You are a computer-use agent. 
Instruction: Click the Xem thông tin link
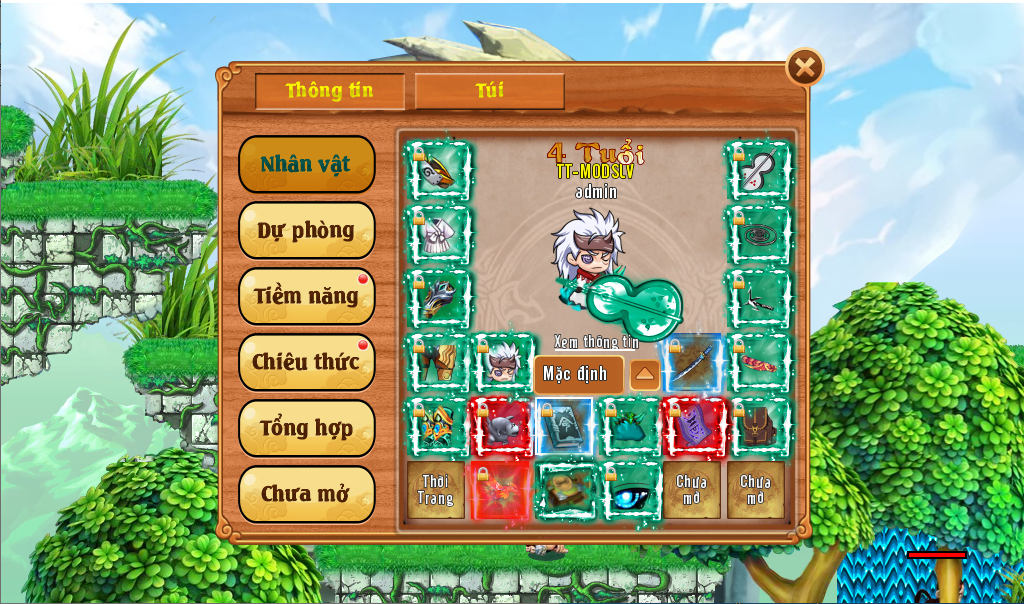pos(596,342)
